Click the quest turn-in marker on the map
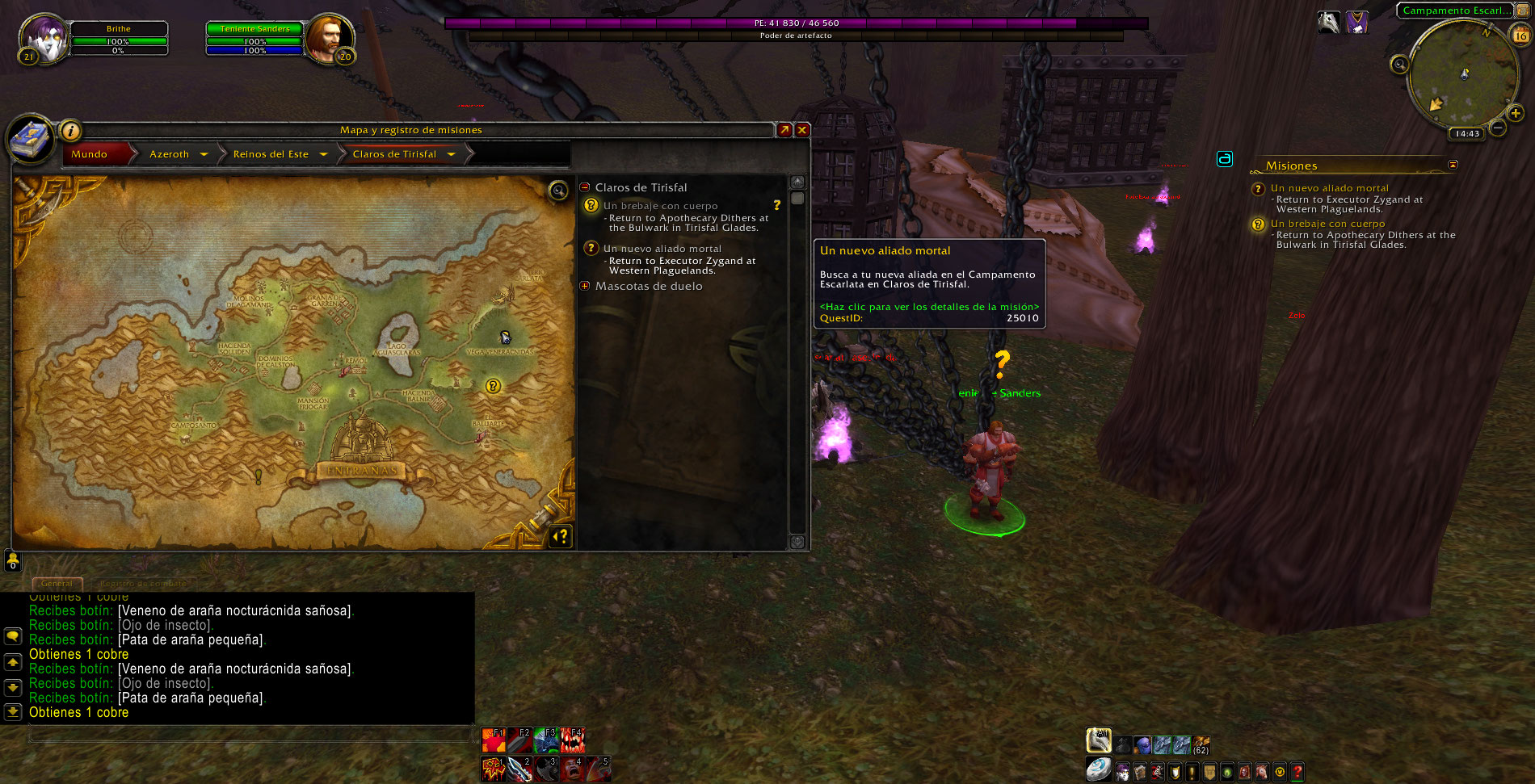Viewport: 1535px width, 784px height. tap(493, 386)
